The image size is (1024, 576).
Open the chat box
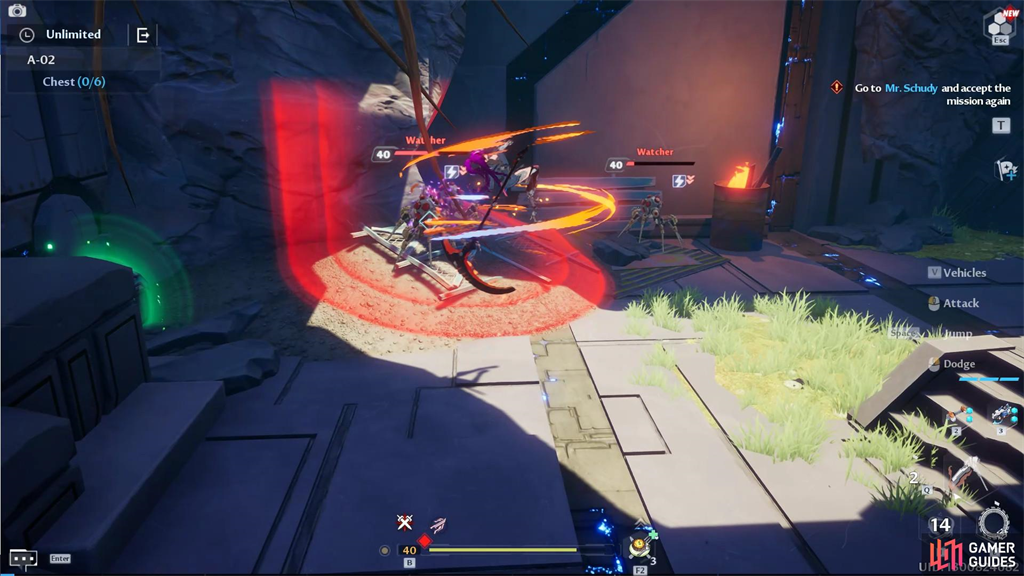click(x=23, y=558)
